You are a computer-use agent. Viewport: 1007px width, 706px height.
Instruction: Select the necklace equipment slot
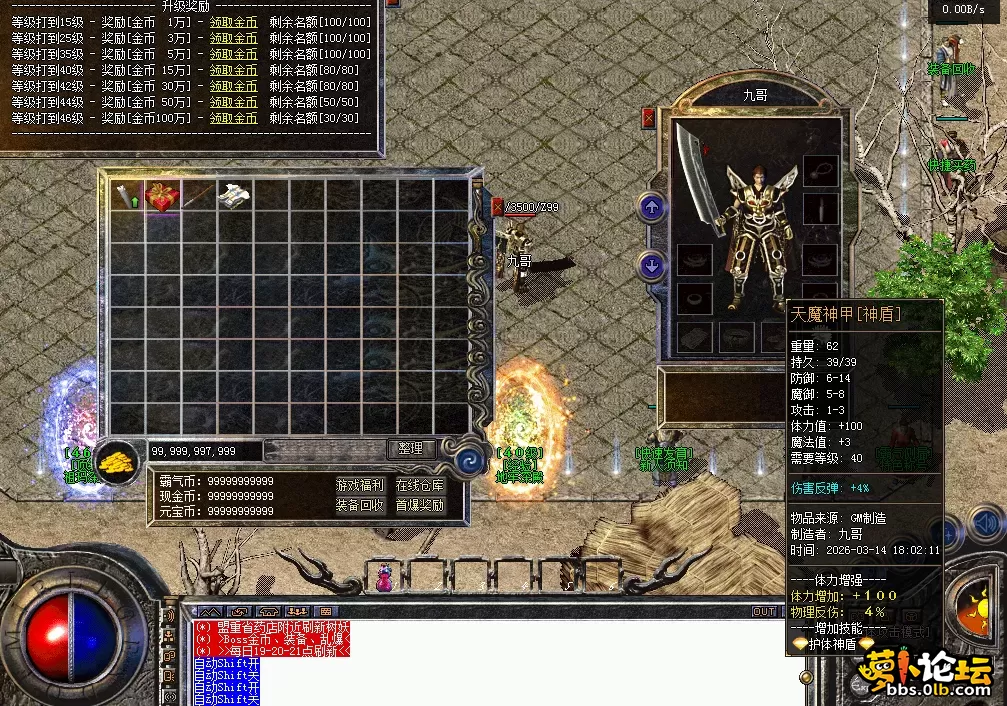coord(820,170)
